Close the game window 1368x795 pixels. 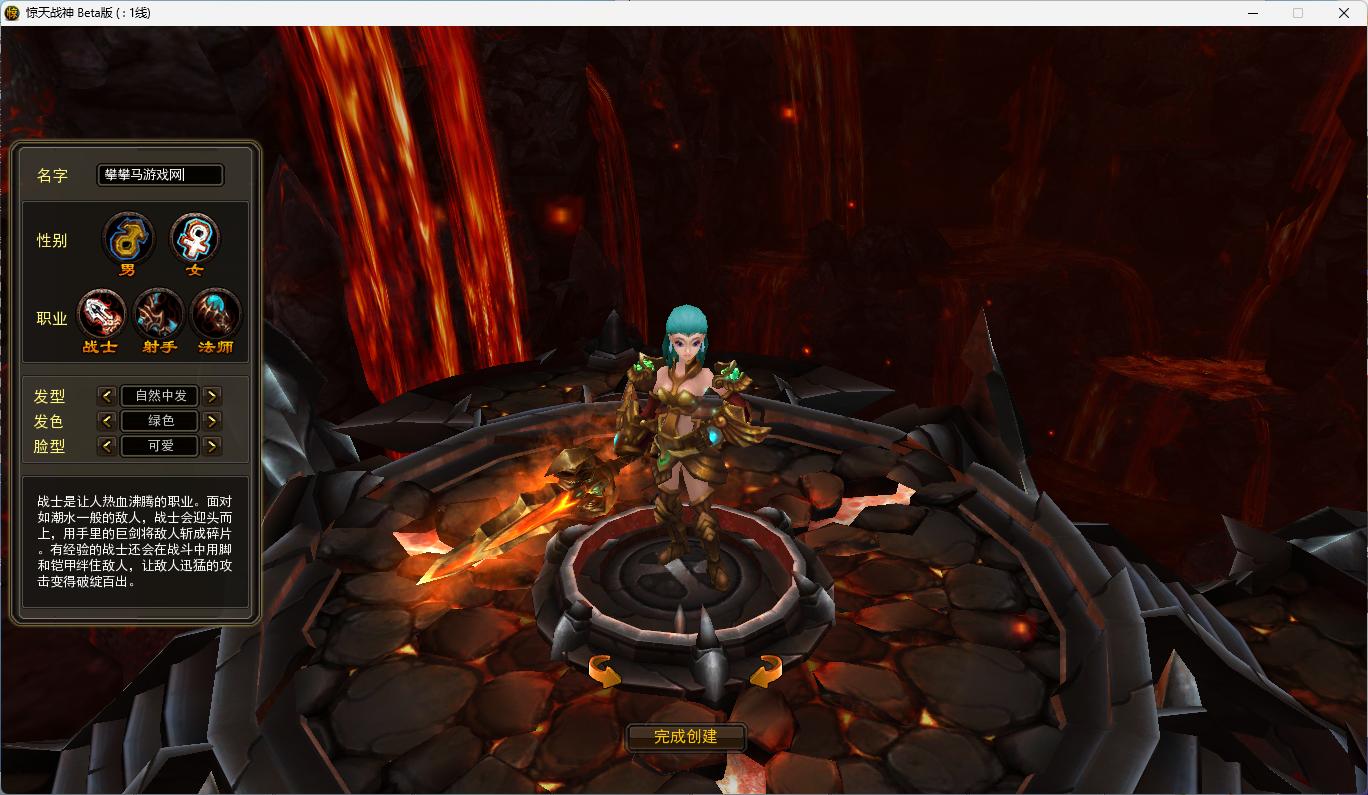(x=1344, y=13)
